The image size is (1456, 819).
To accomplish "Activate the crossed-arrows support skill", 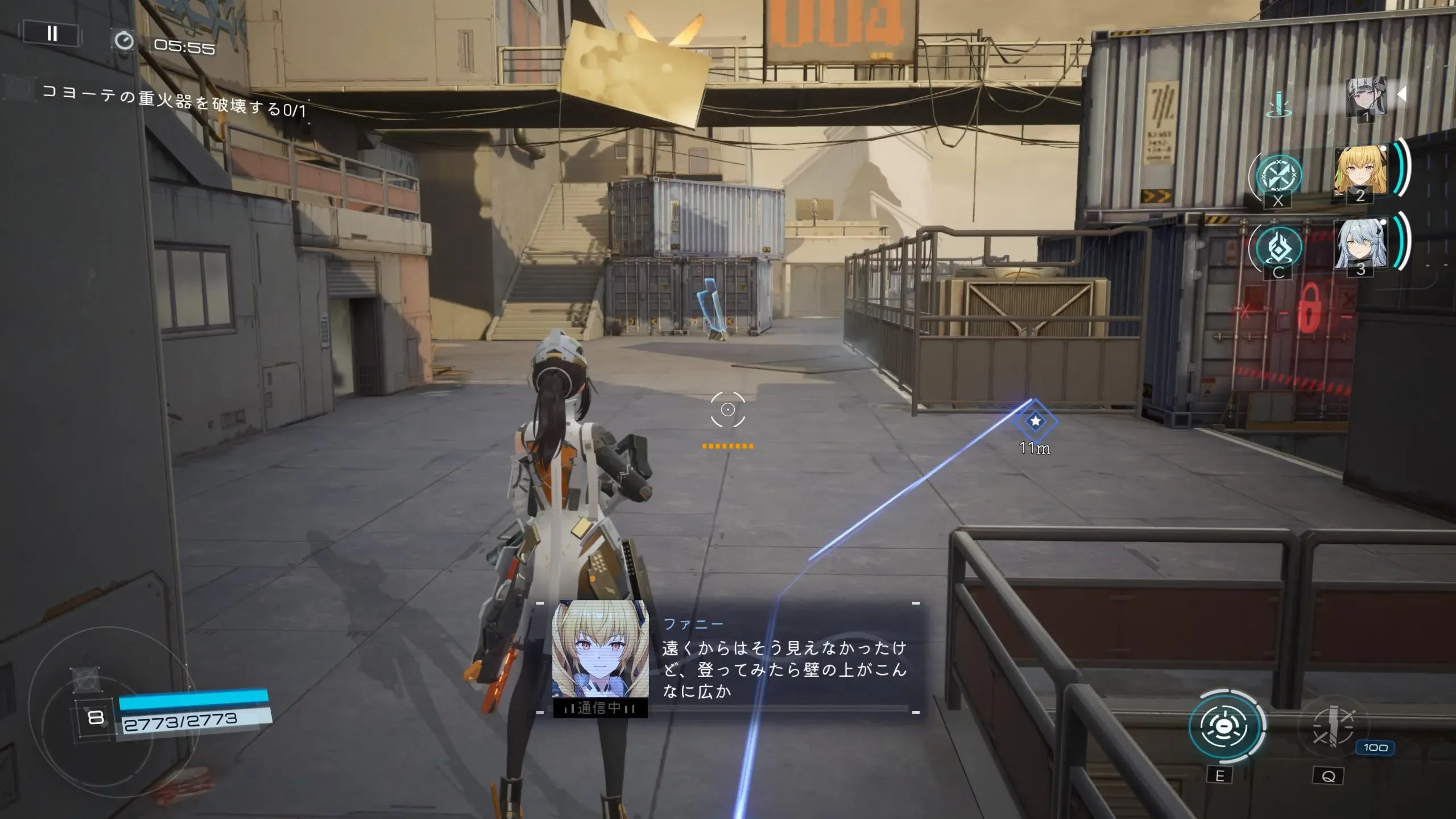I will [x=1279, y=176].
